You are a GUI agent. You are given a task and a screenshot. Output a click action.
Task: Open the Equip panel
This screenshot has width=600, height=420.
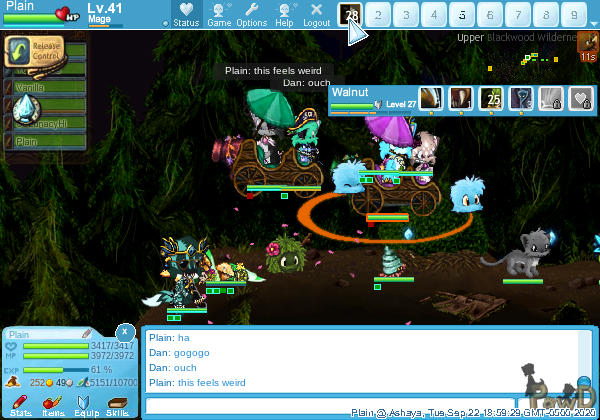[x=85, y=404]
